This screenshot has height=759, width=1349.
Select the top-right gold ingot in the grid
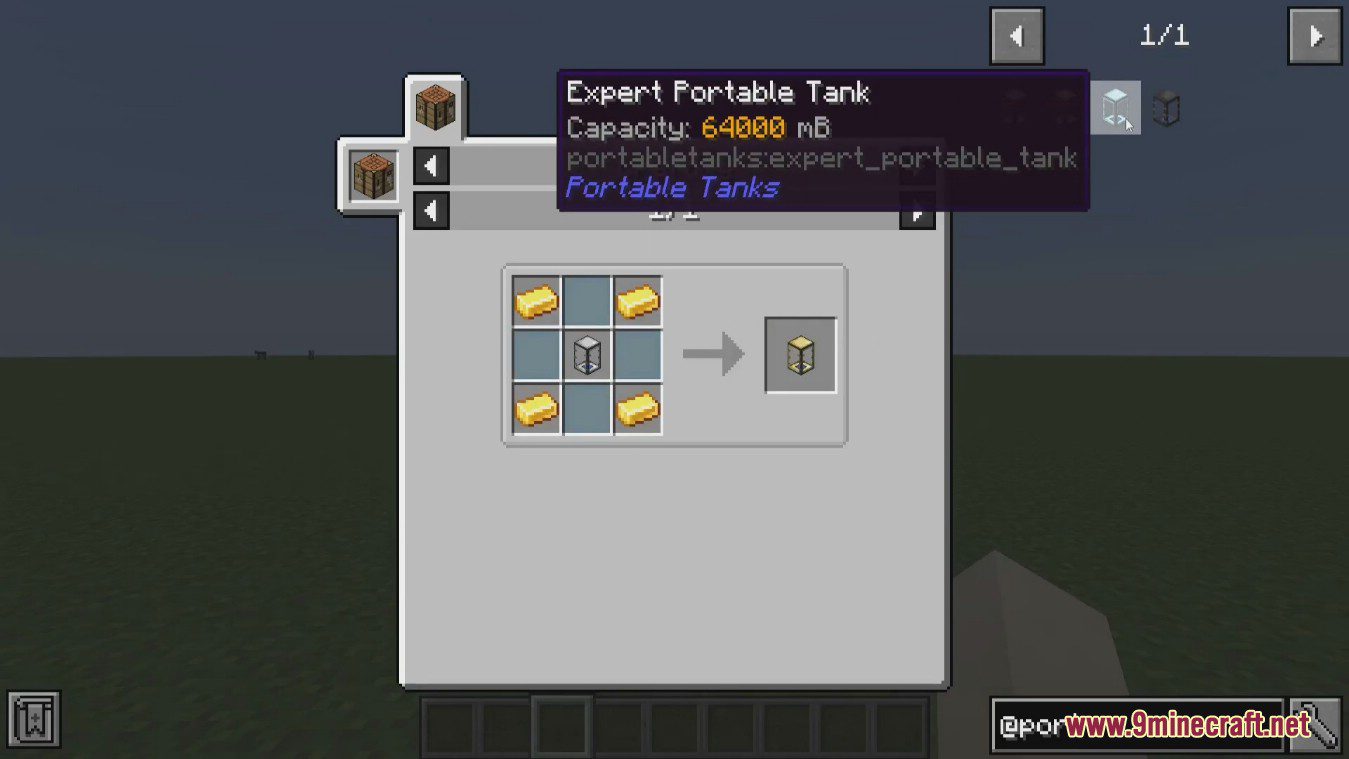(637, 300)
